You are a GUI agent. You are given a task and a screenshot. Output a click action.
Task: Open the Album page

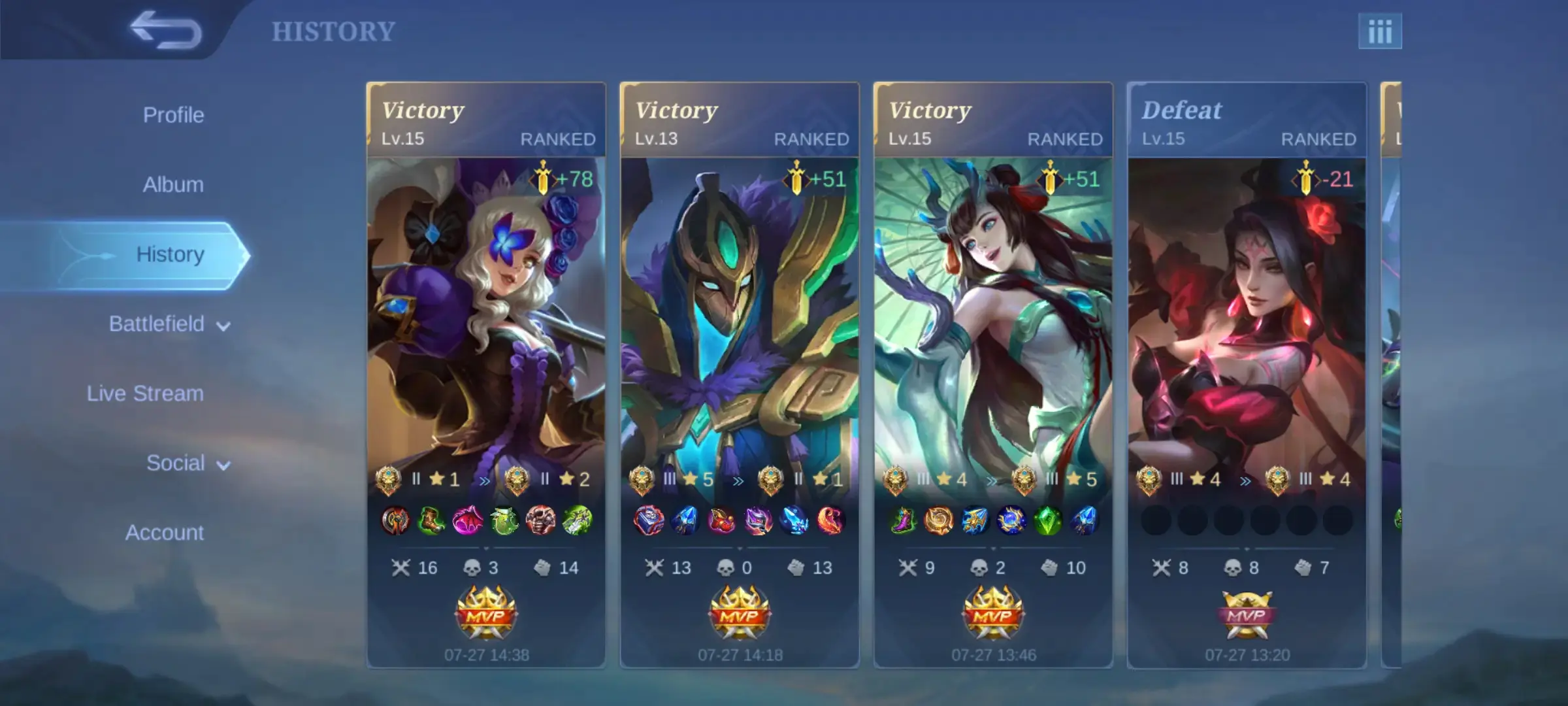172,184
